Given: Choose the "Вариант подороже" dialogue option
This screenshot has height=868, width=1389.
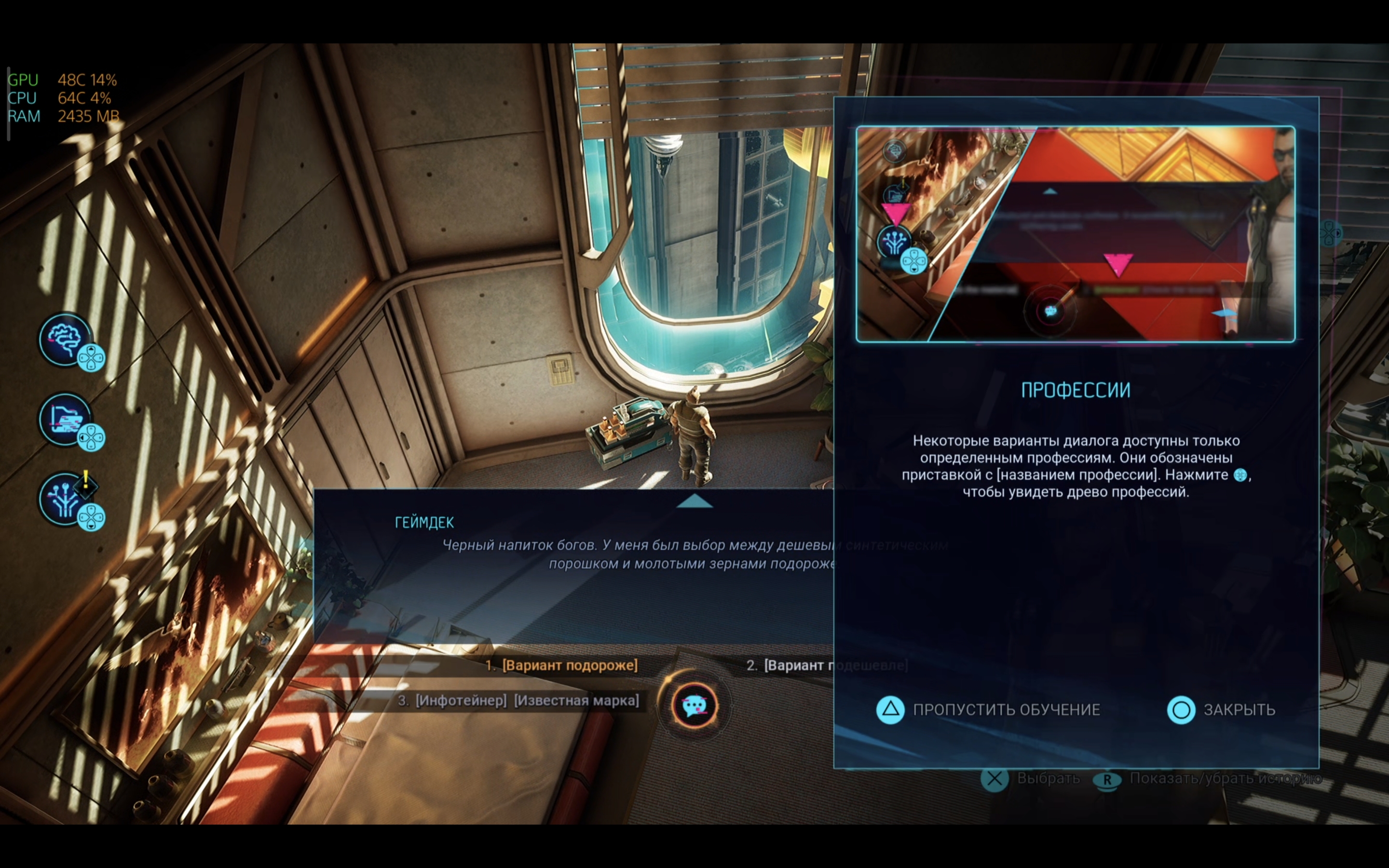Looking at the screenshot, I should [569, 665].
